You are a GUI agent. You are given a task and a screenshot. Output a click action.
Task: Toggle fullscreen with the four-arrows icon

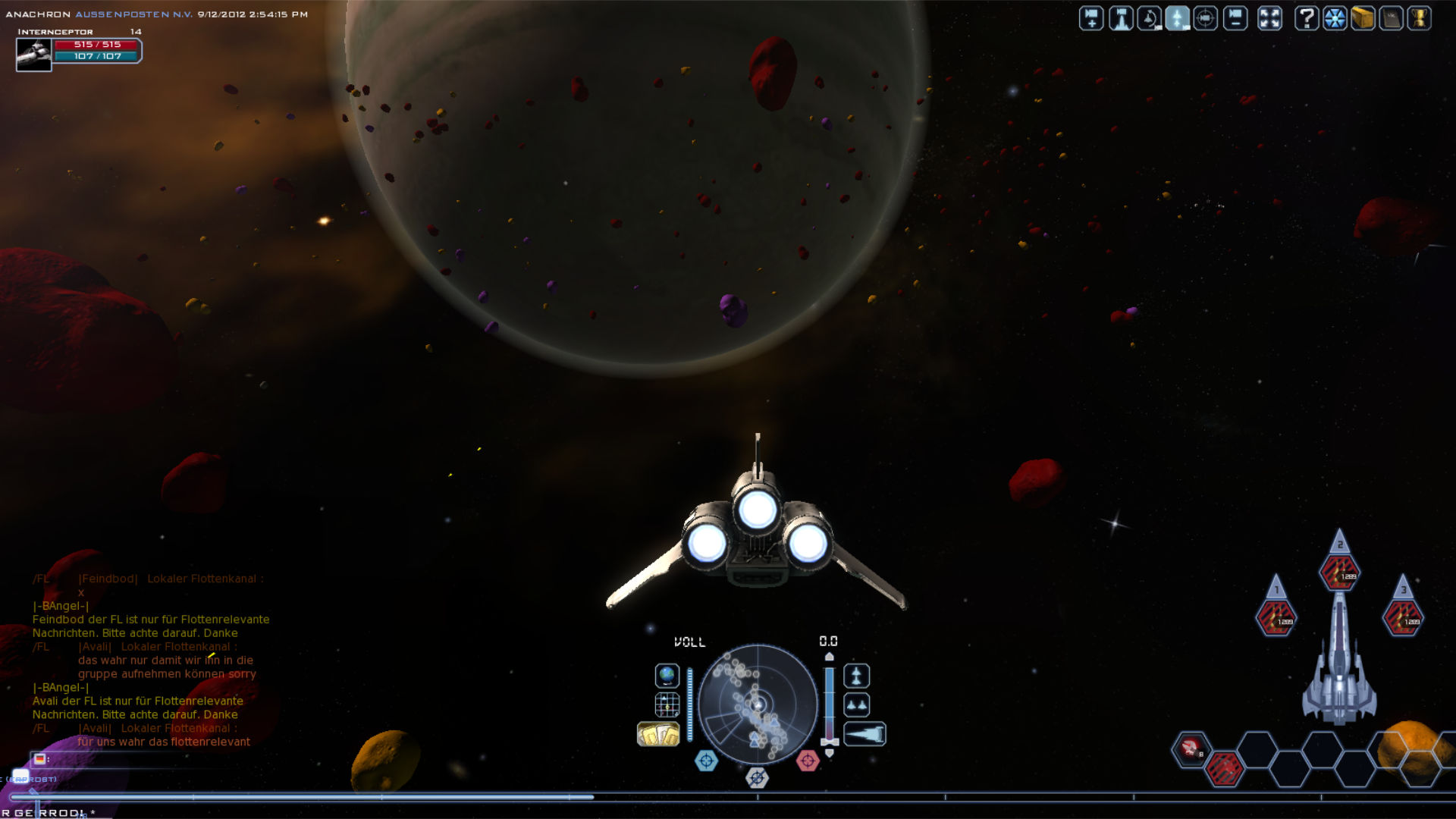click(x=1269, y=18)
